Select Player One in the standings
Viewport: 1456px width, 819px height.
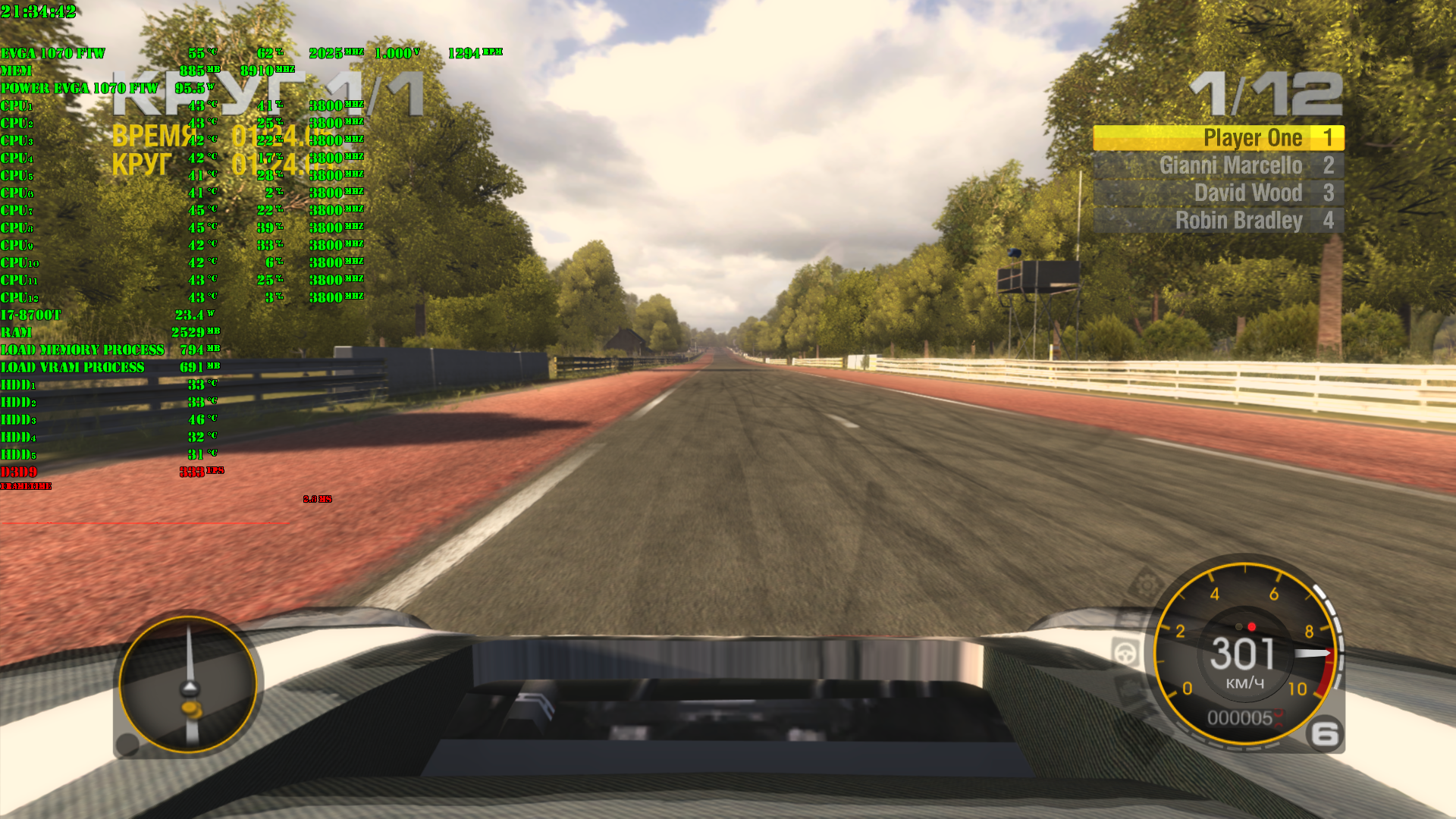point(1218,138)
